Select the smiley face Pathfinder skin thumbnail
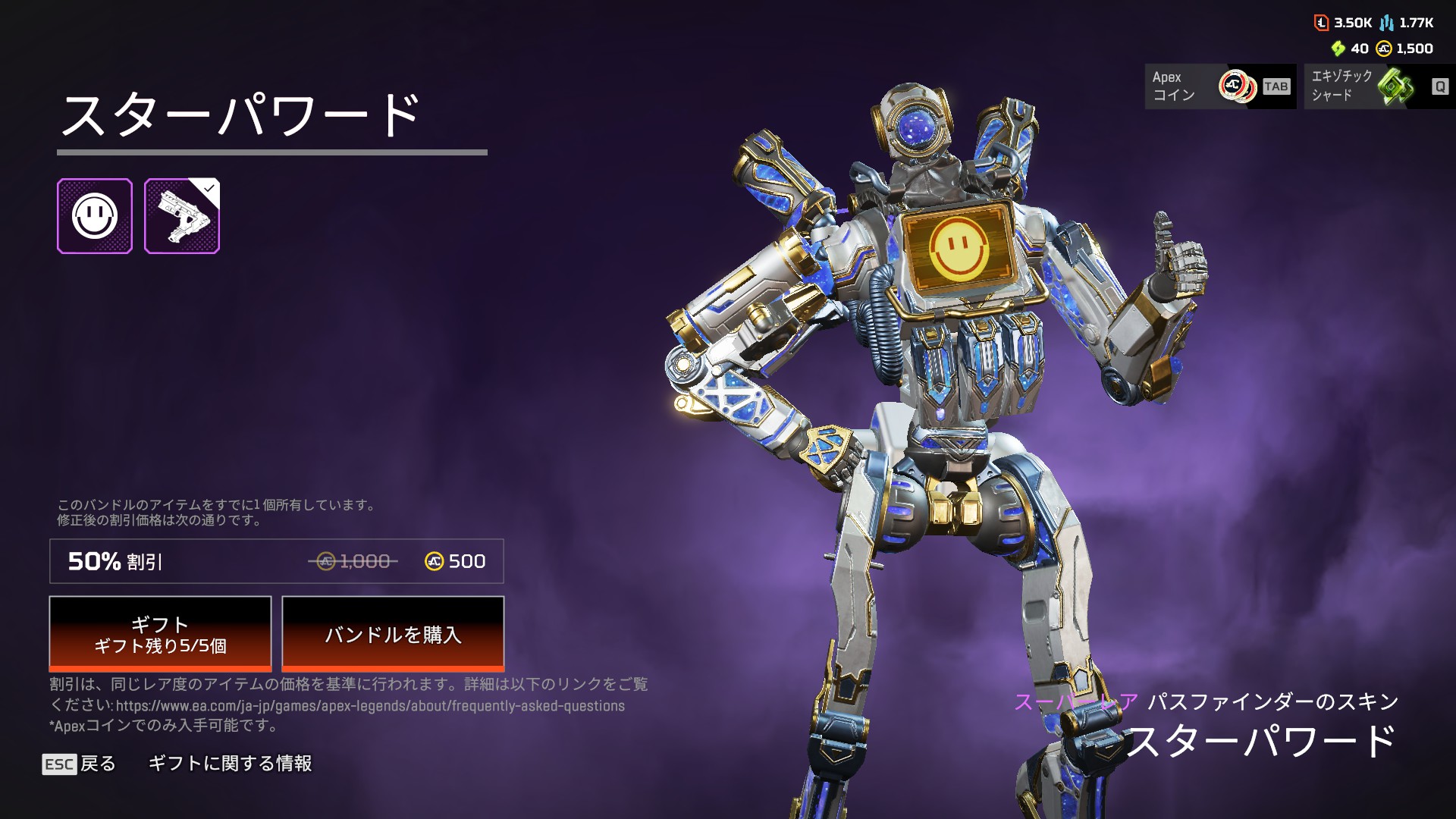1456x819 pixels. [x=95, y=216]
